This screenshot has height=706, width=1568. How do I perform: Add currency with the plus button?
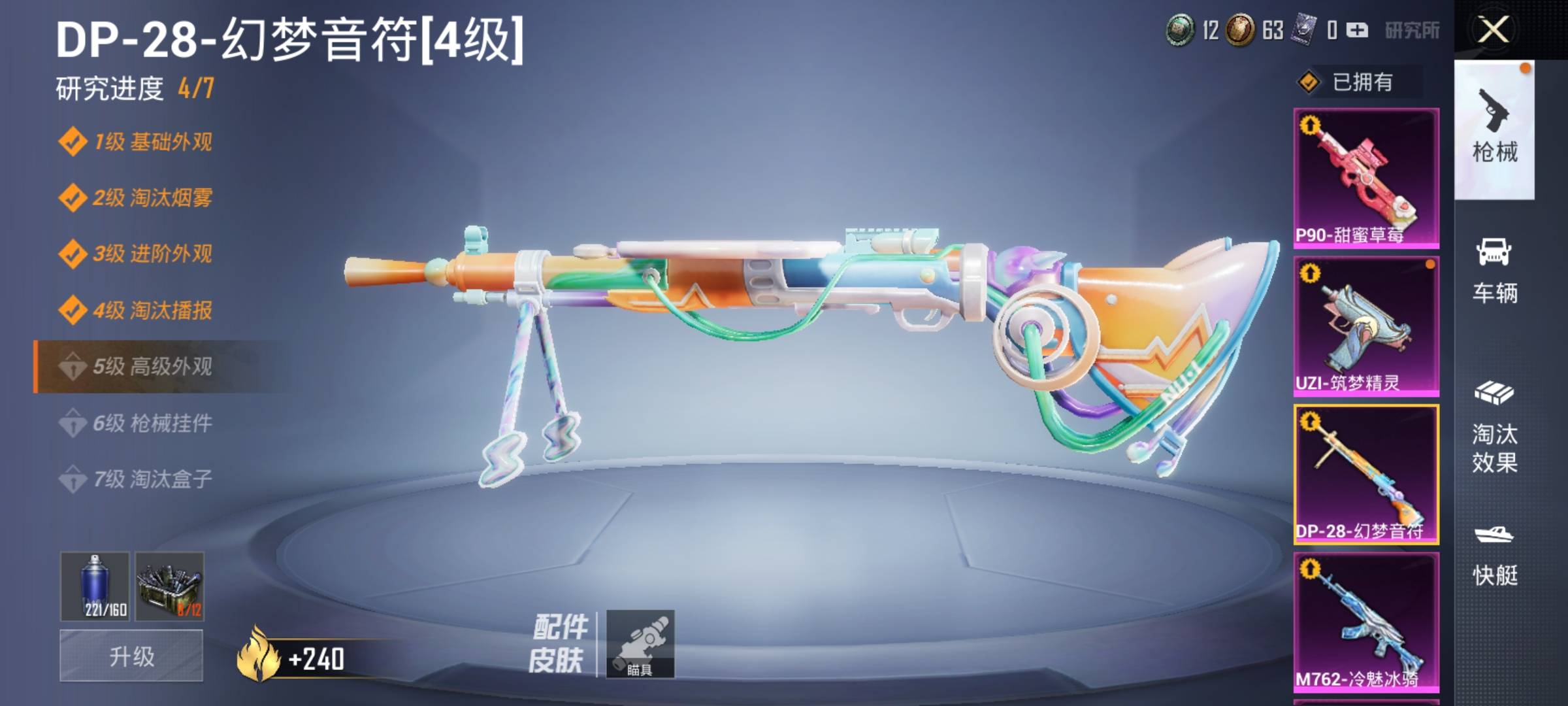pyautogui.click(x=1357, y=30)
